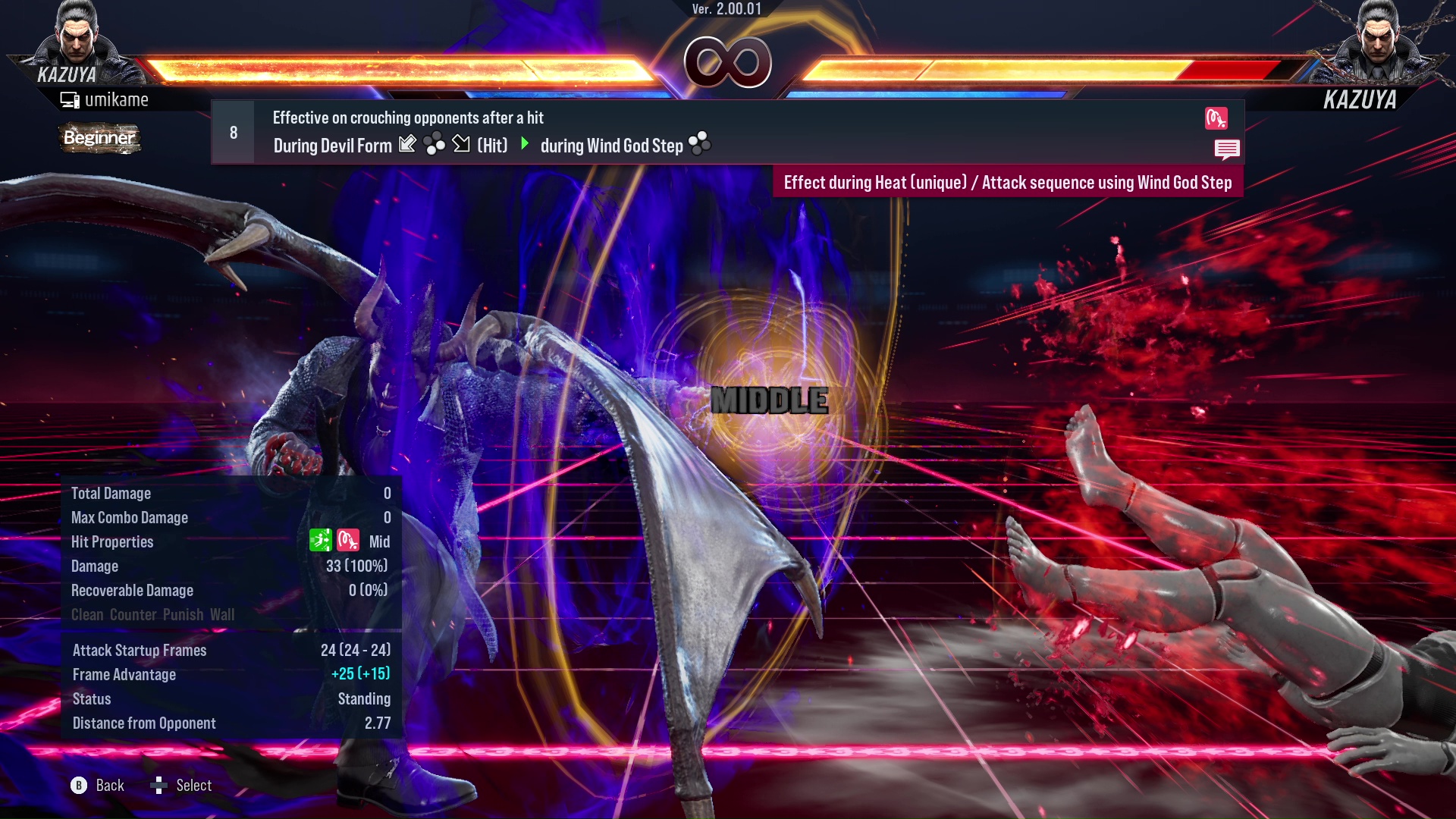Click the button-press icon after Devil Form

pyautogui.click(x=433, y=144)
